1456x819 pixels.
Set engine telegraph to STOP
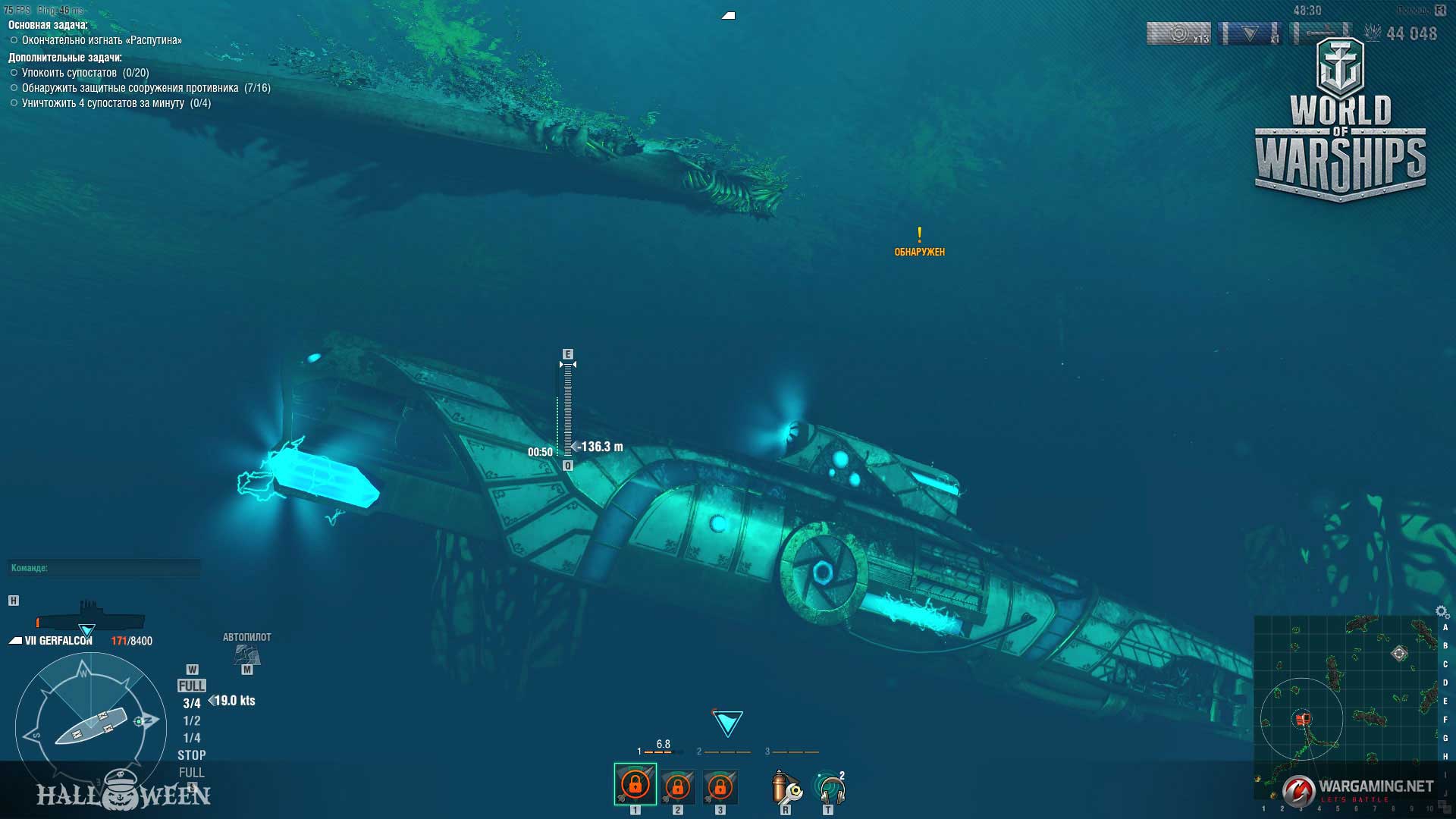(x=192, y=755)
